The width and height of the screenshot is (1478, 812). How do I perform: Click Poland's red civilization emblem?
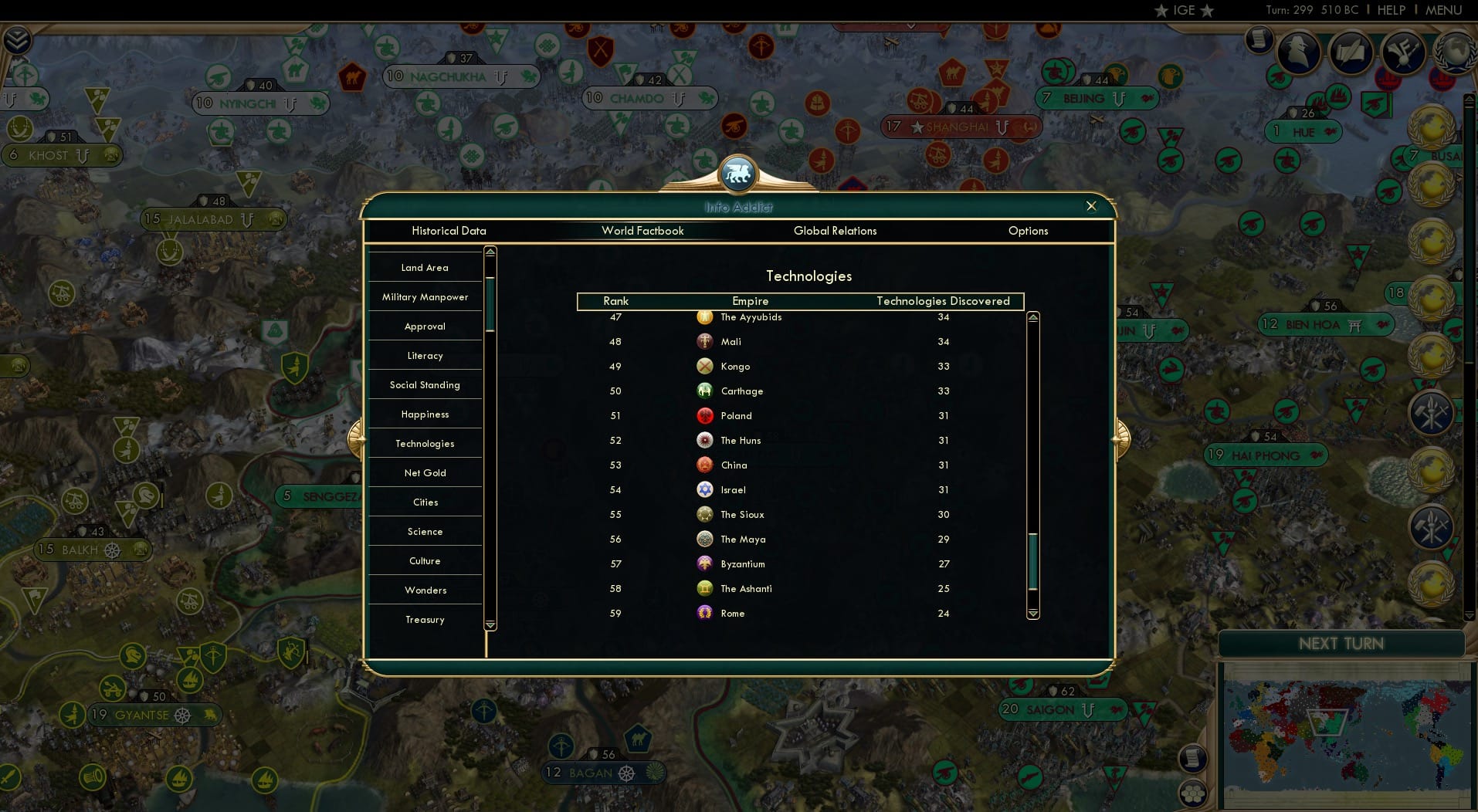(x=705, y=415)
